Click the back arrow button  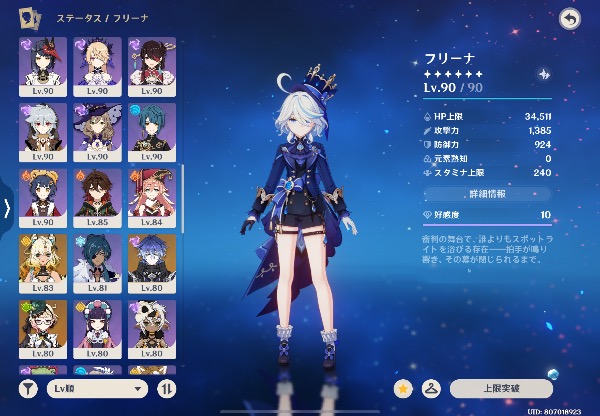[570, 18]
